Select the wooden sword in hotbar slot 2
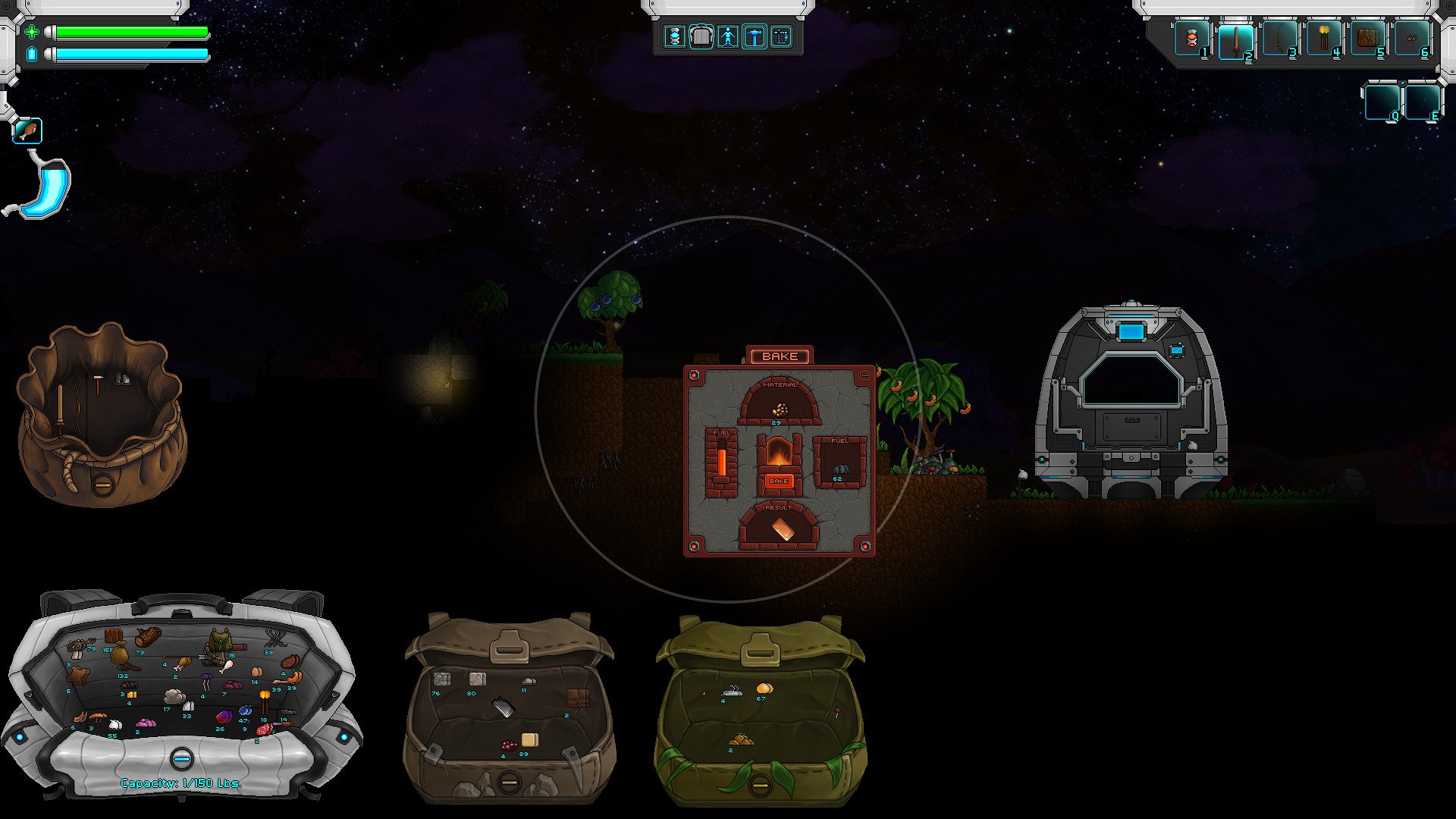 (x=1235, y=39)
